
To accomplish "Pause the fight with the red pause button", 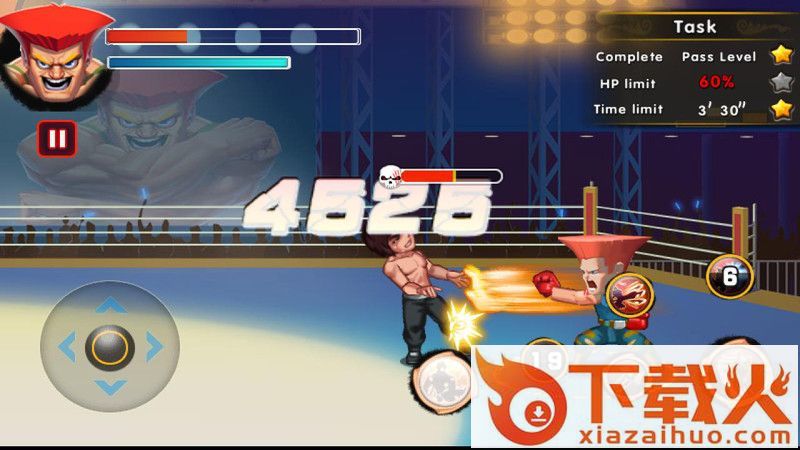I will pyautogui.click(x=57, y=138).
